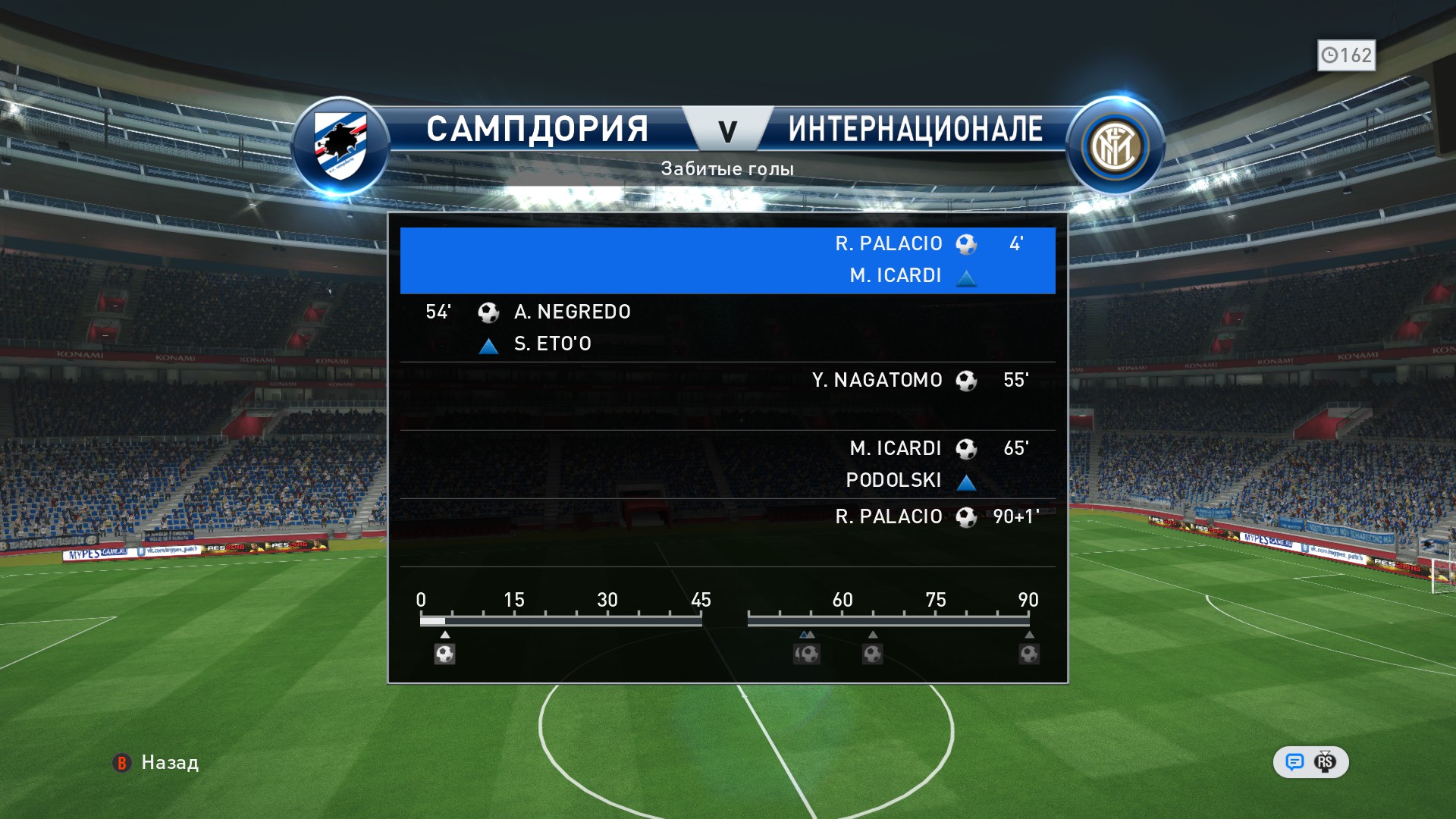1456x819 pixels.
Task: Select the stoppage-time goal marker on the timeline
Action: 1029,654
